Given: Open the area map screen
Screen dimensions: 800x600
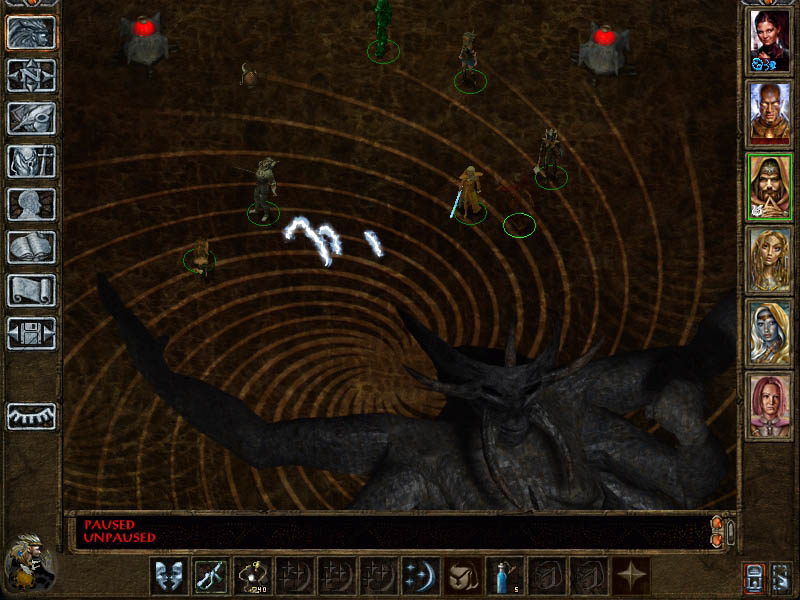Looking at the screenshot, I should (32, 75).
